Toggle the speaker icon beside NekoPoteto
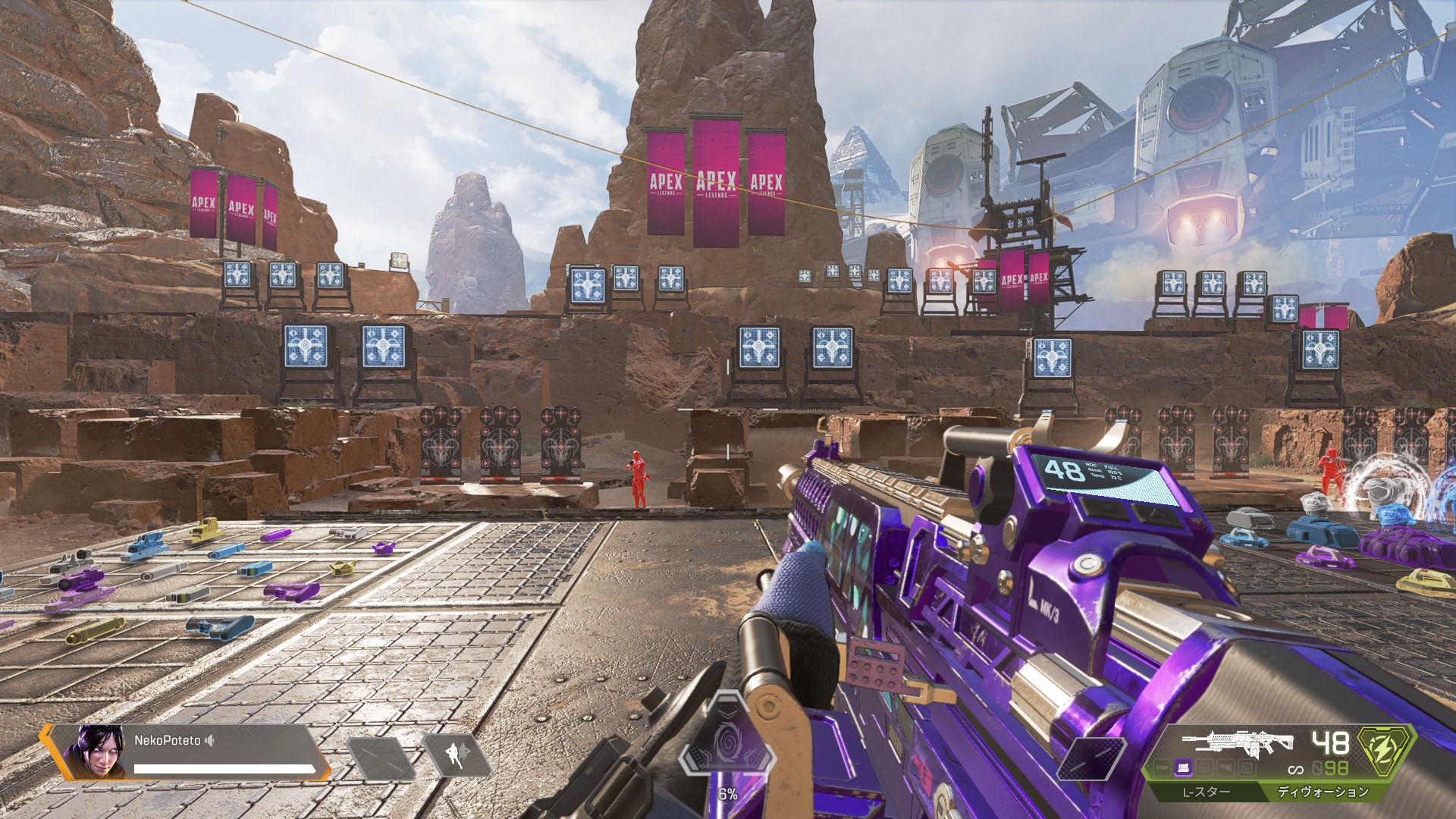 (x=210, y=740)
